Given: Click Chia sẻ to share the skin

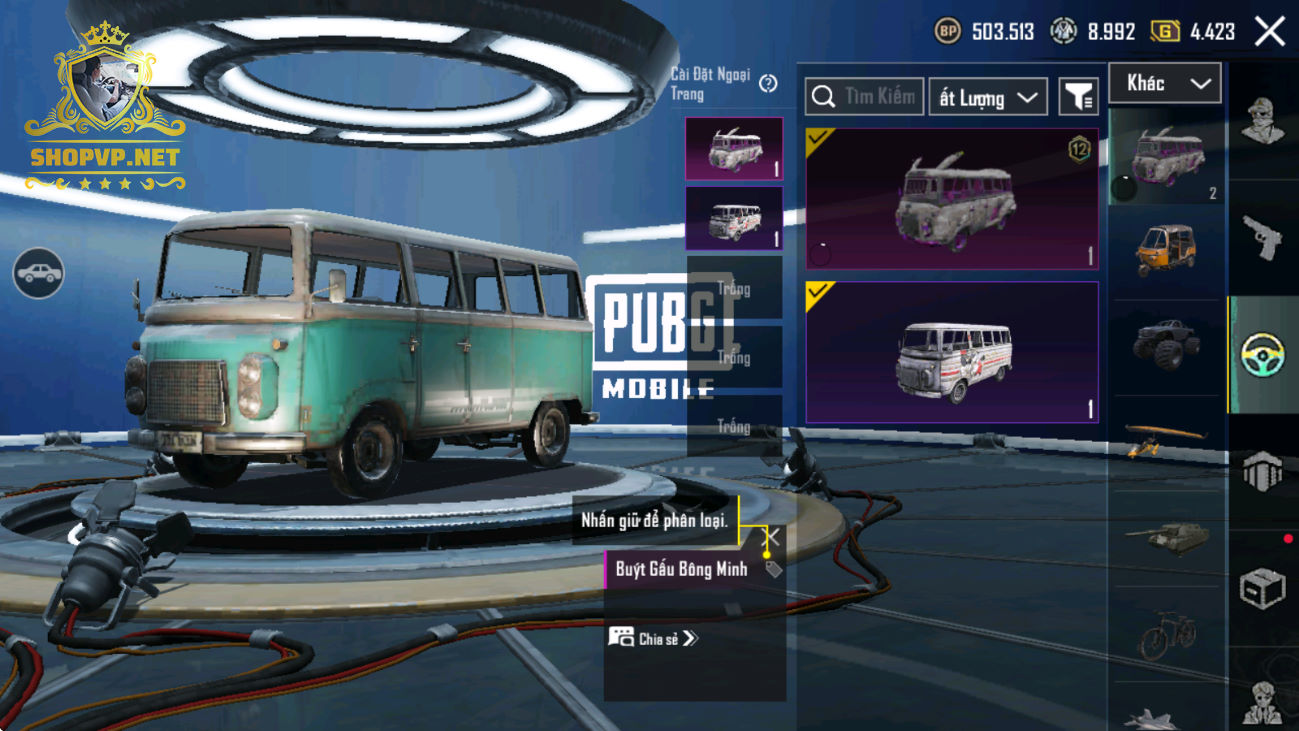Looking at the screenshot, I should coord(654,637).
